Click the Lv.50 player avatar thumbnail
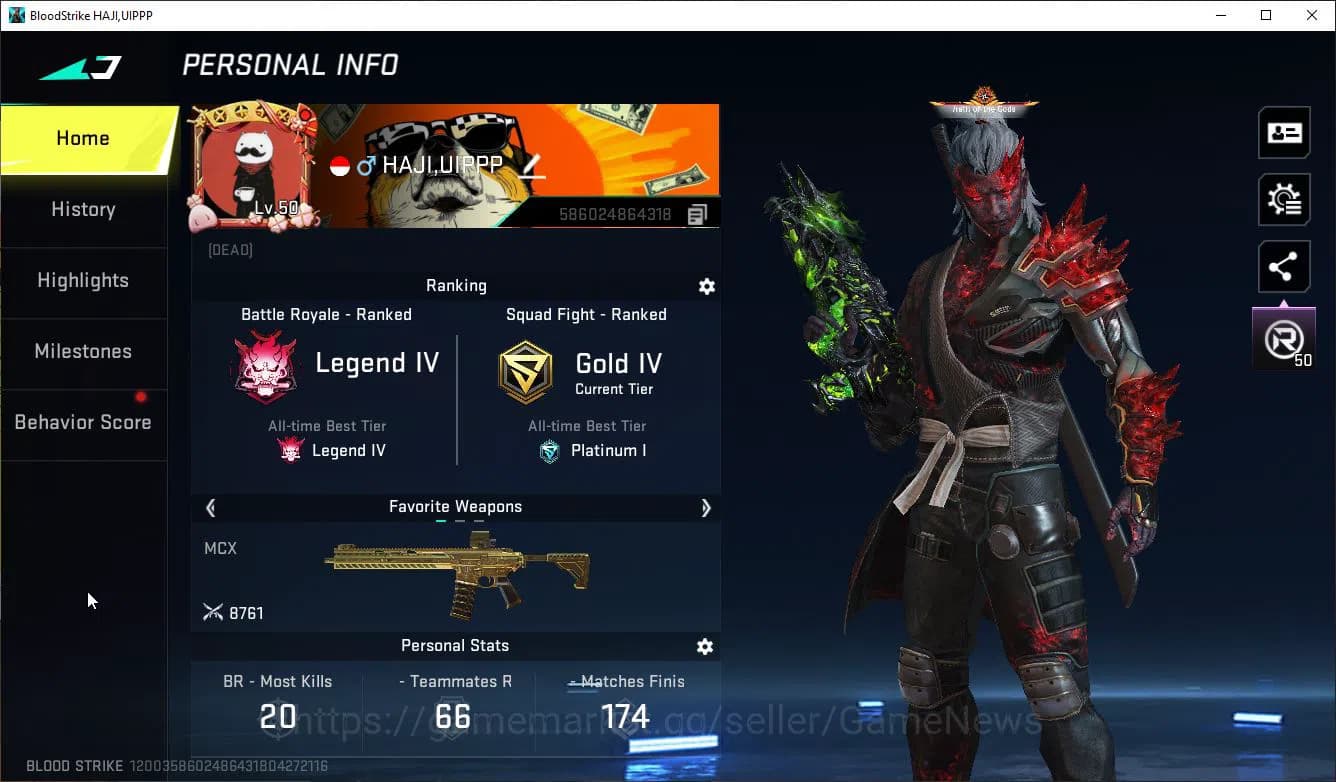 253,162
